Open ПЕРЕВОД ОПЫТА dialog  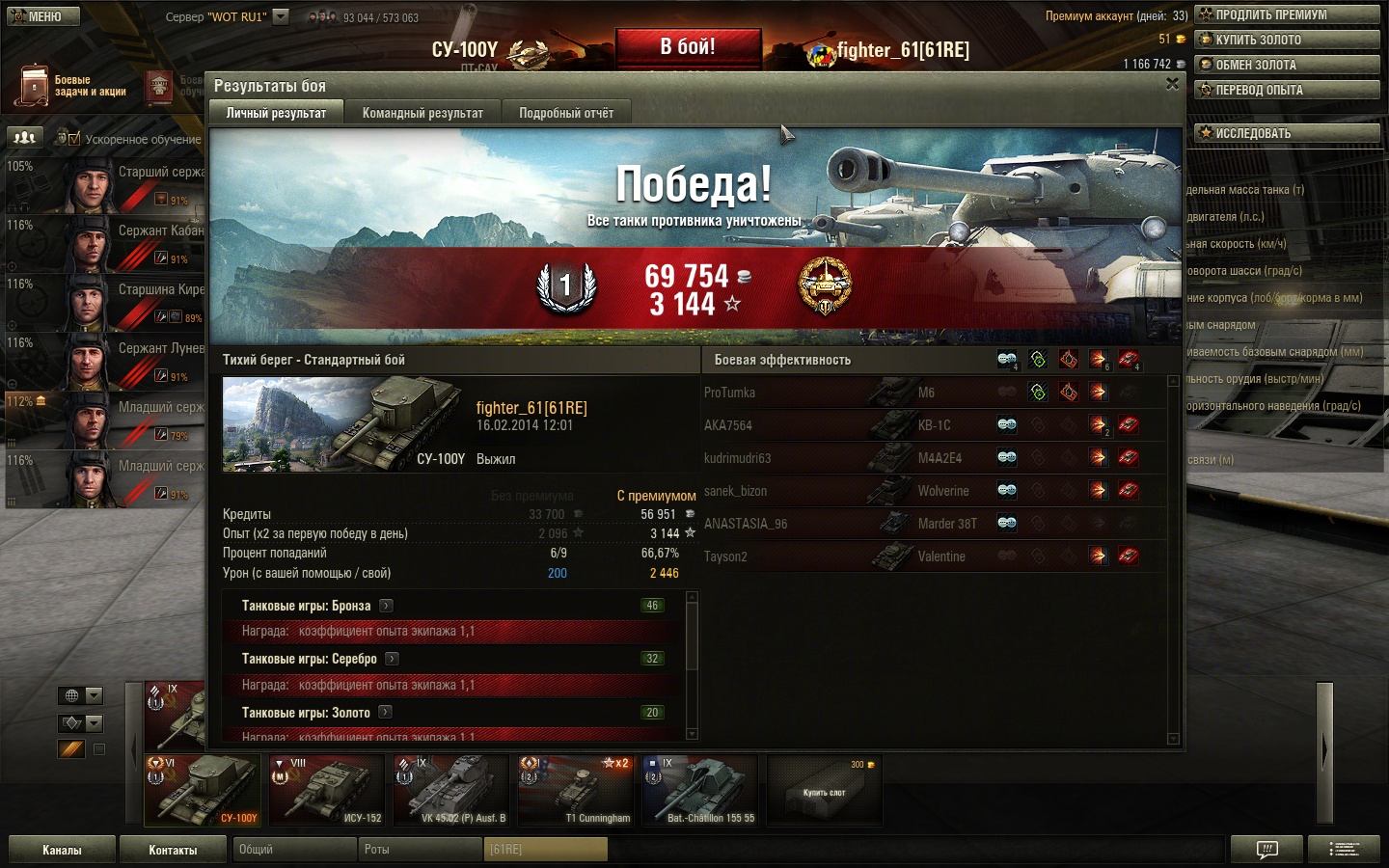pyautogui.click(x=1287, y=90)
